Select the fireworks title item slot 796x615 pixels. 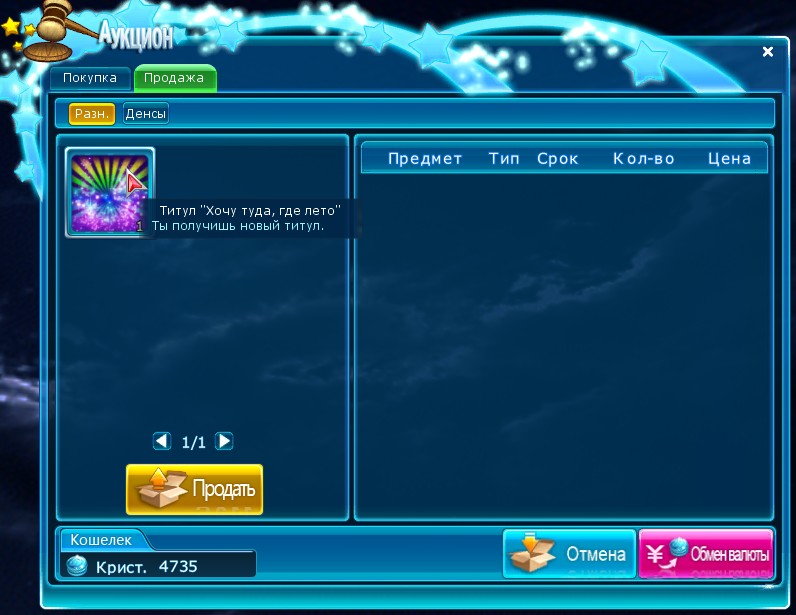pyautogui.click(x=108, y=192)
